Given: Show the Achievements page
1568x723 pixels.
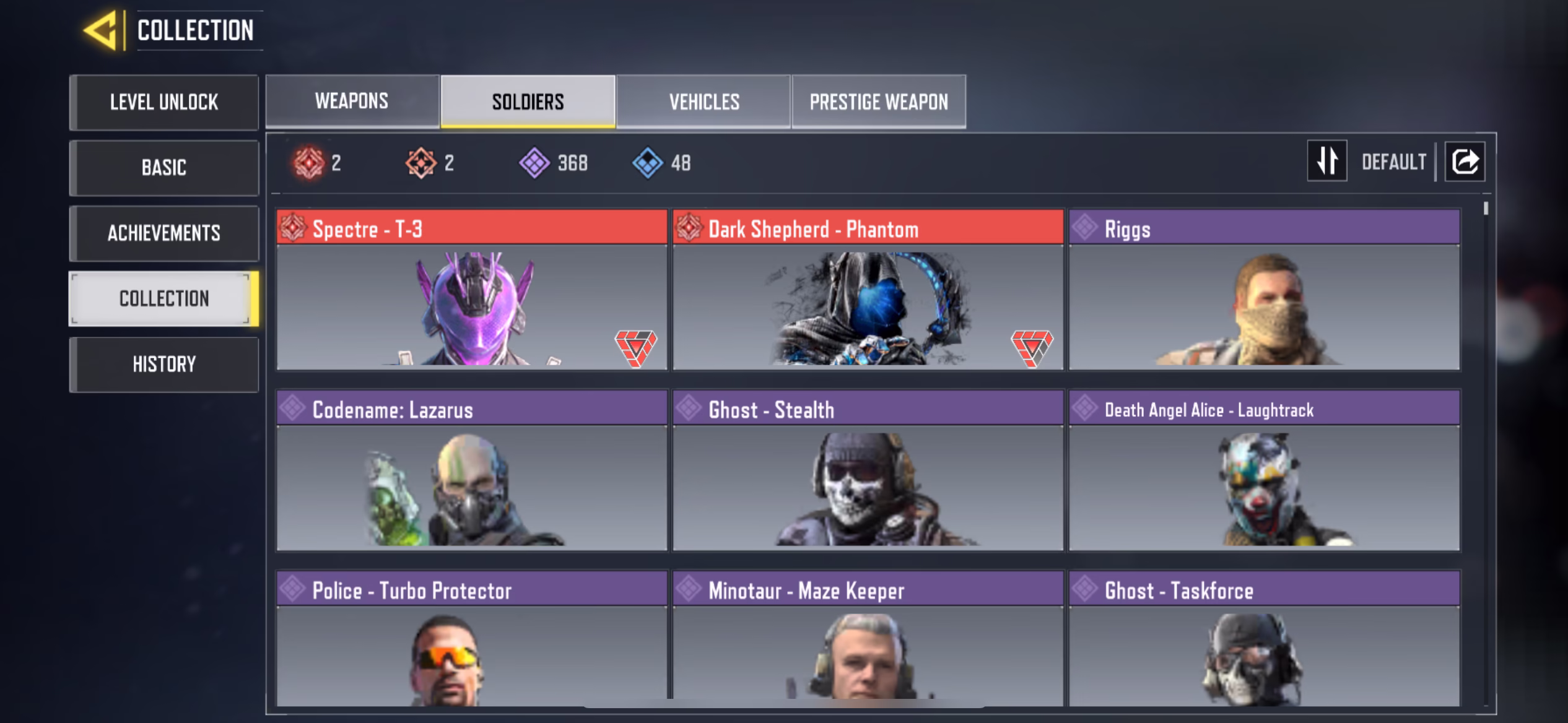Looking at the screenshot, I should coord(164,233).
